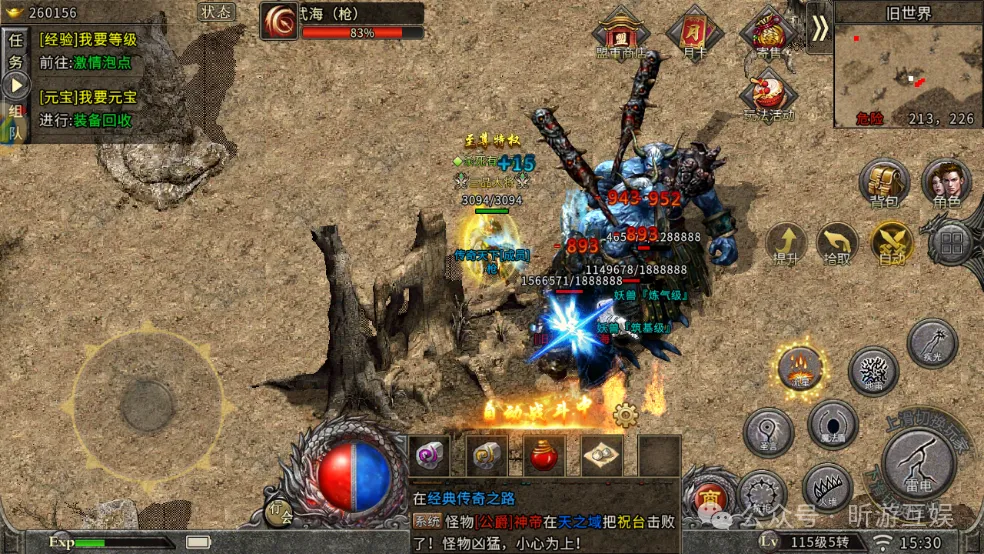Activate the 疾光 skill
Screen dimensions: 984x554
(931, 341)
